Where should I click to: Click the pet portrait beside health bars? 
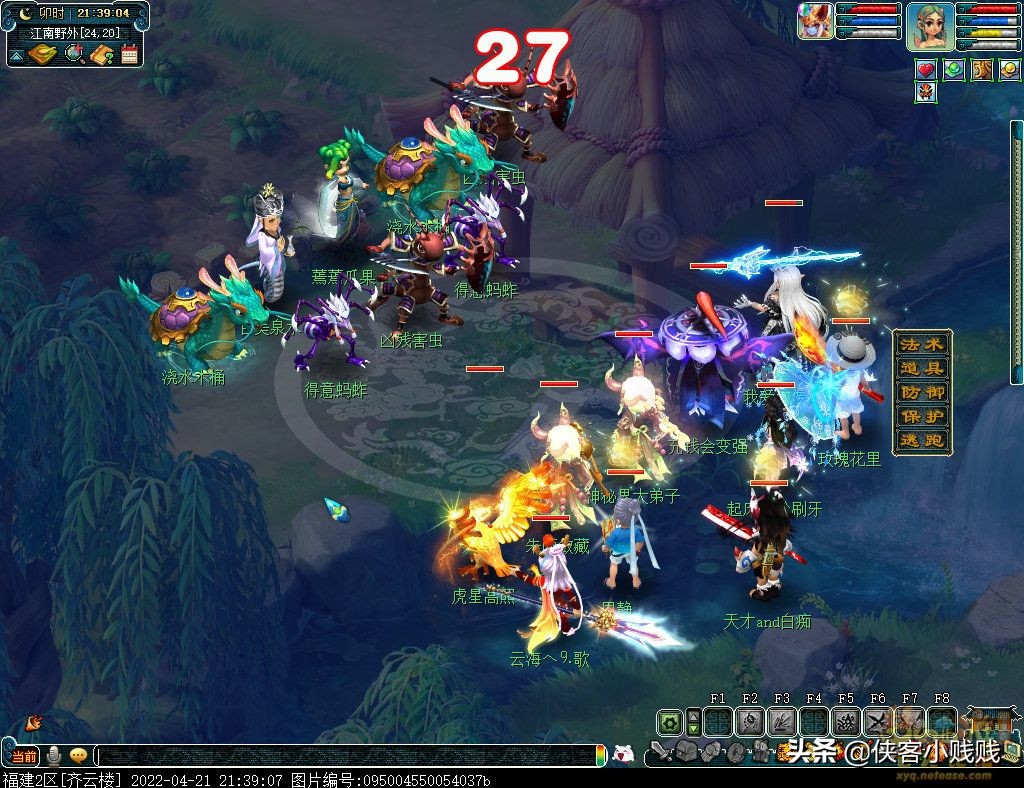pyautogui.click(x=815, y=21)
